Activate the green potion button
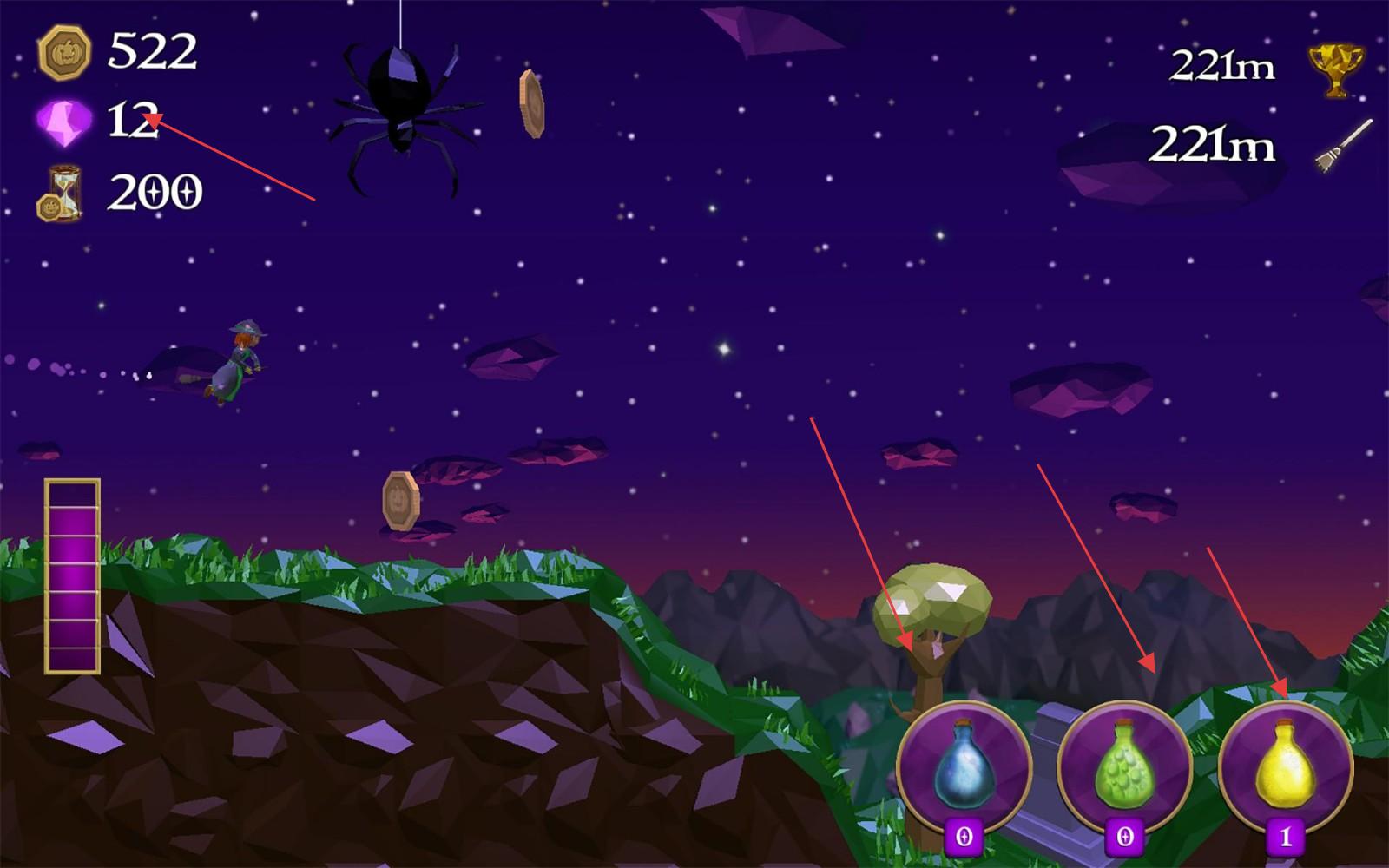Viewport: 1389px width, 868px height. point(1125,768)
